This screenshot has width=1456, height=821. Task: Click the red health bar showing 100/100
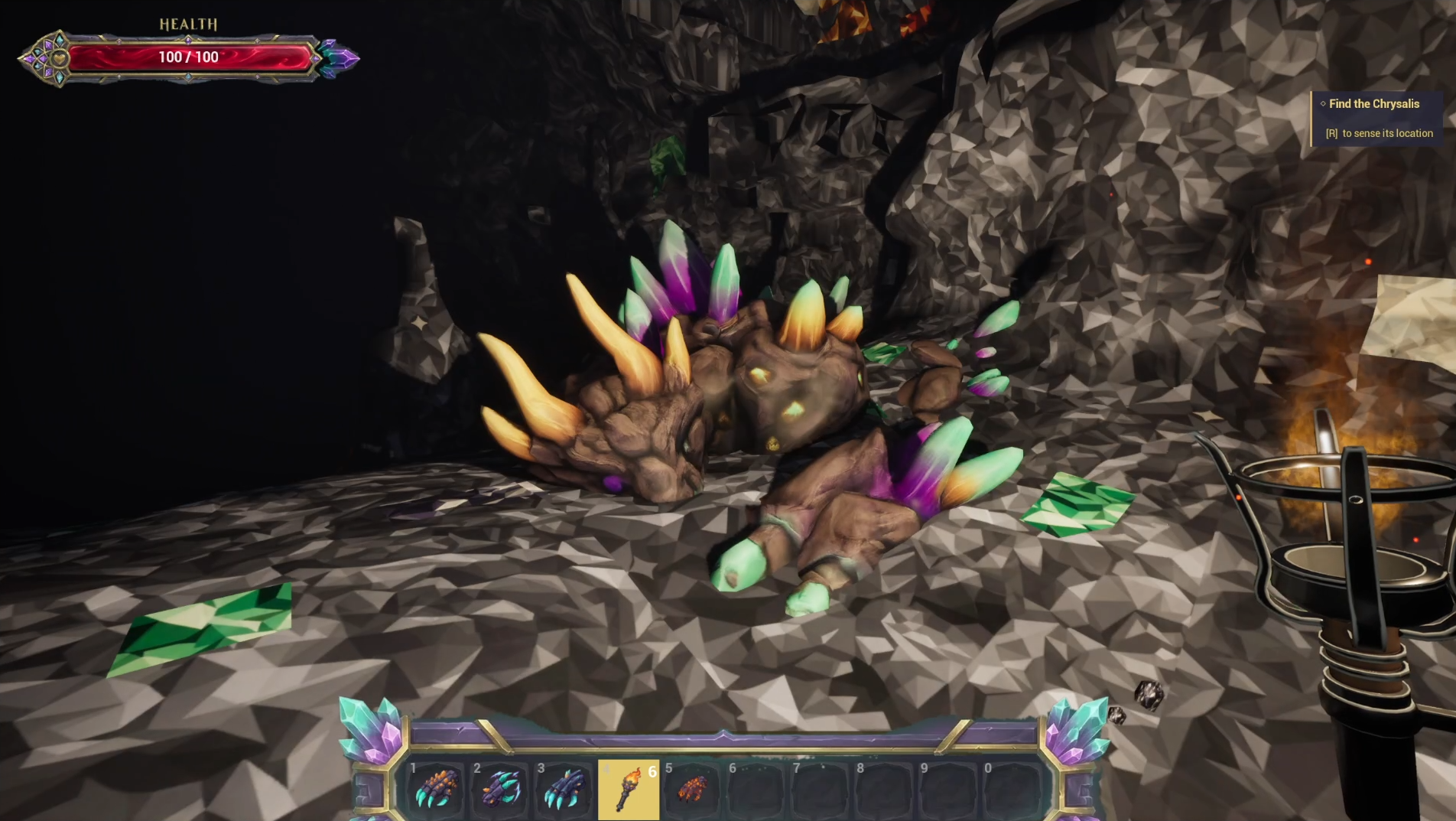[187, 57]
